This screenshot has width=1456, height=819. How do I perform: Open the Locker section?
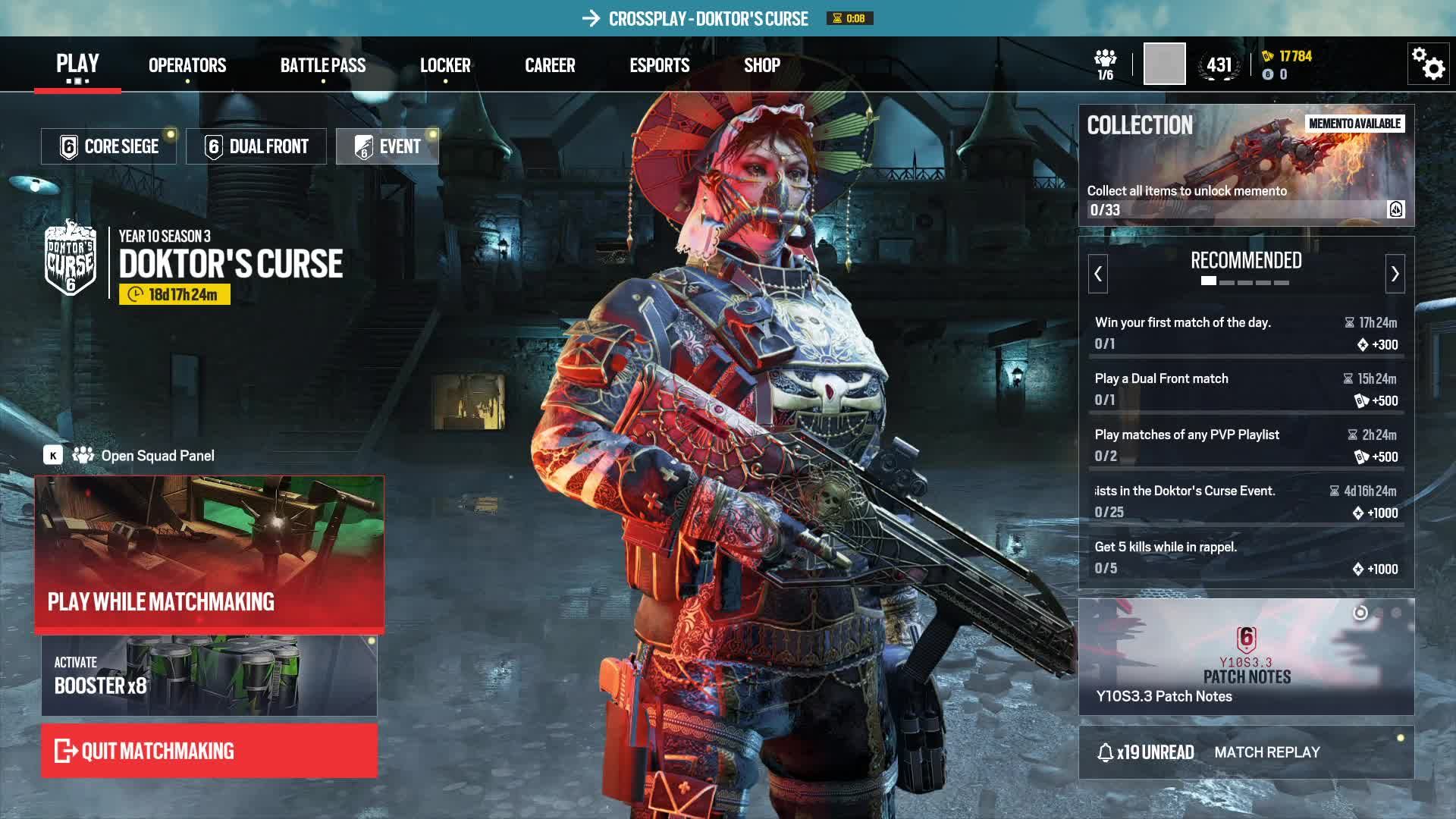[x=445, y=65]
